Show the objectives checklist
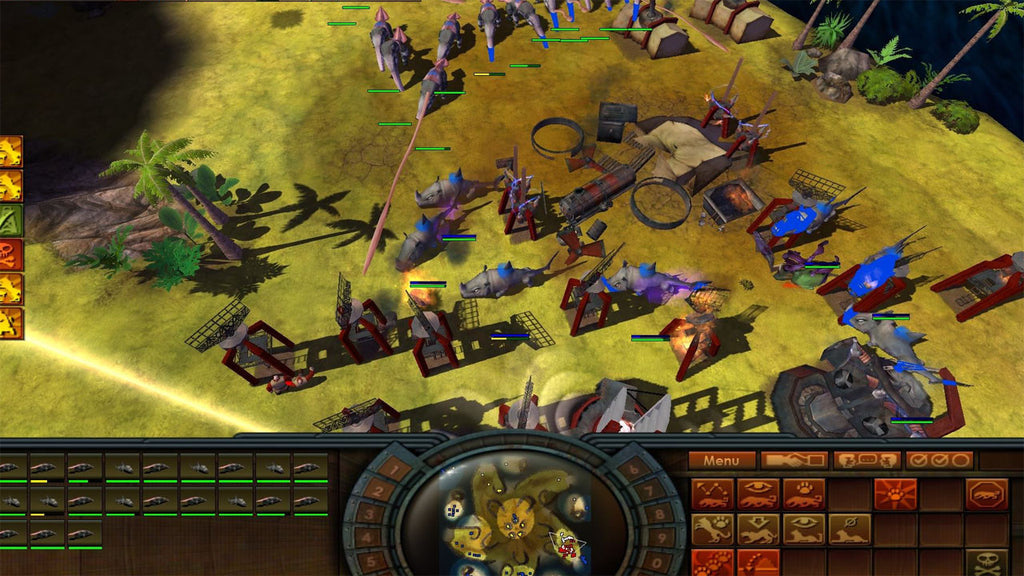Image resolution: width=1024 pixels, height=576 pixels. pyautogui.click(x=939, y=461)
